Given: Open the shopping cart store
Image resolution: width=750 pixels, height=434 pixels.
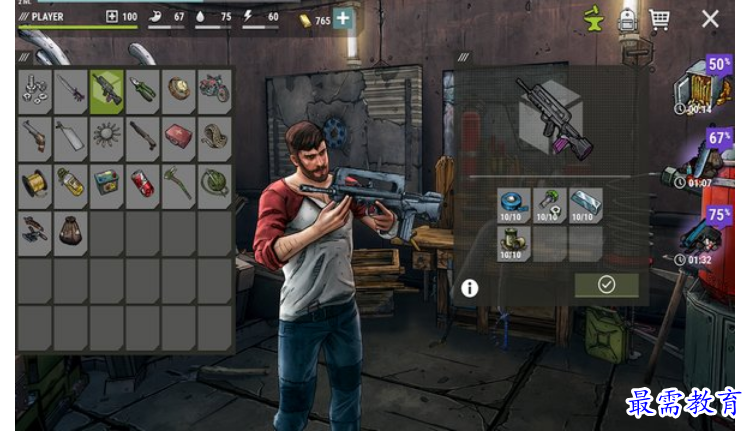Looking at the screenshot, I should click(x=659, y=19).
